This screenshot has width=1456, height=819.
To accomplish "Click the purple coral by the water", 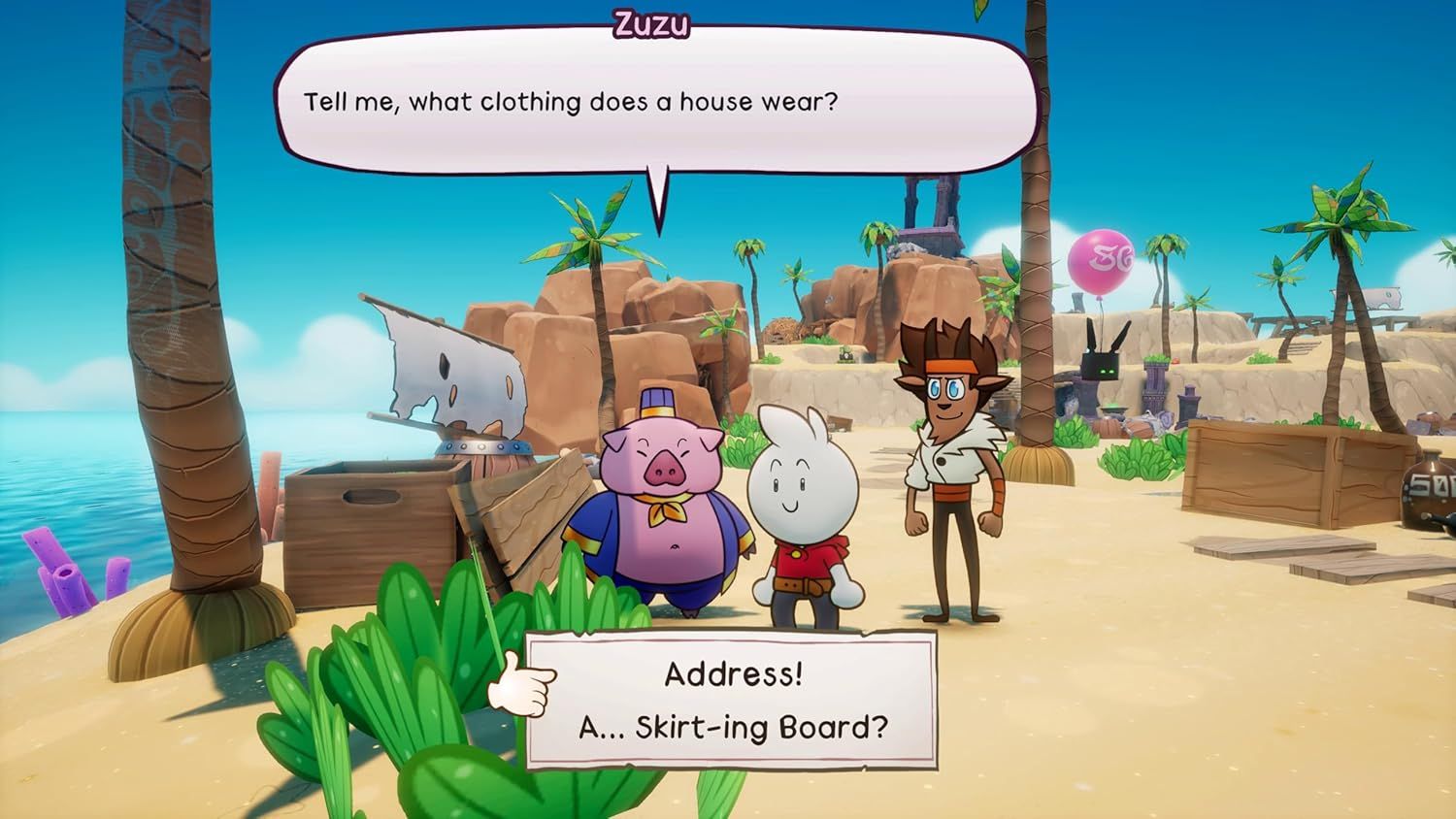I will point(58,573).
